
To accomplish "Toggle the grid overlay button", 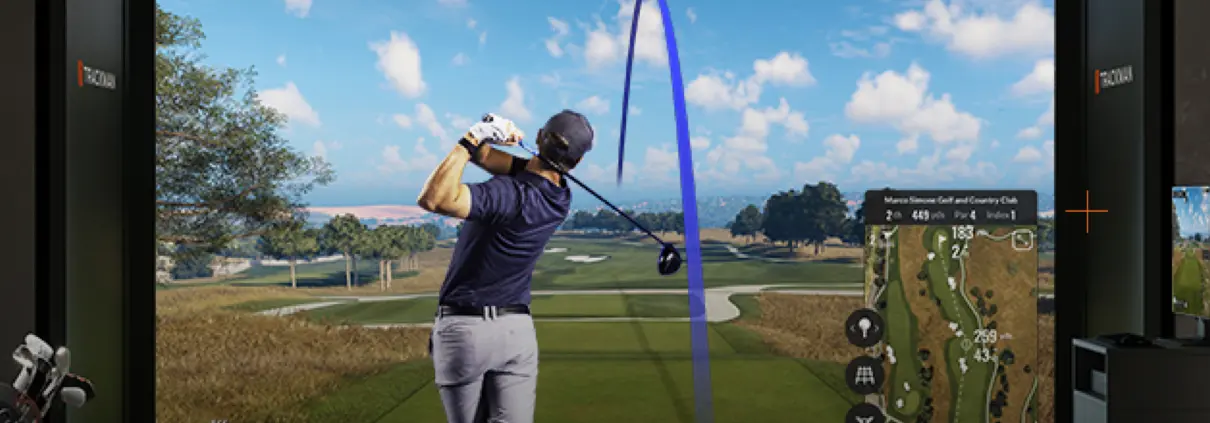I will [864, 375].
